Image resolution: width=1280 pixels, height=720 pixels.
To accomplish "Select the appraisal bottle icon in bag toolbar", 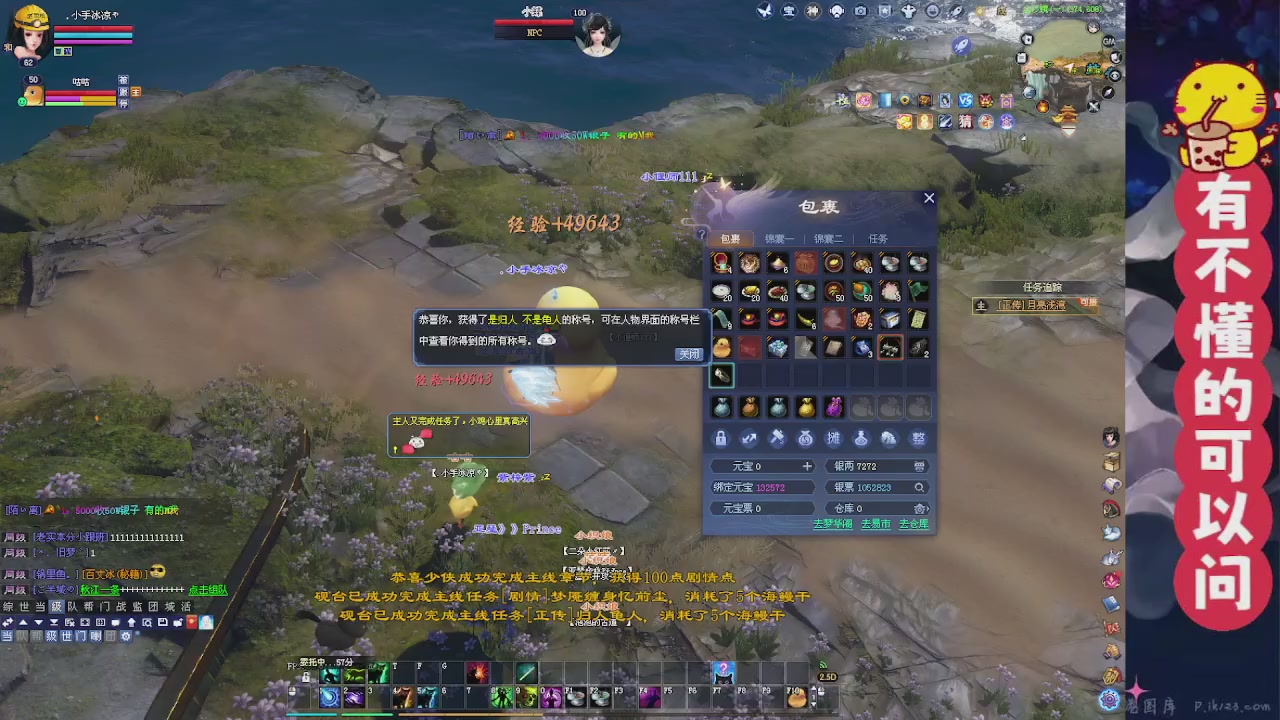I will click(x=862, y=438).
